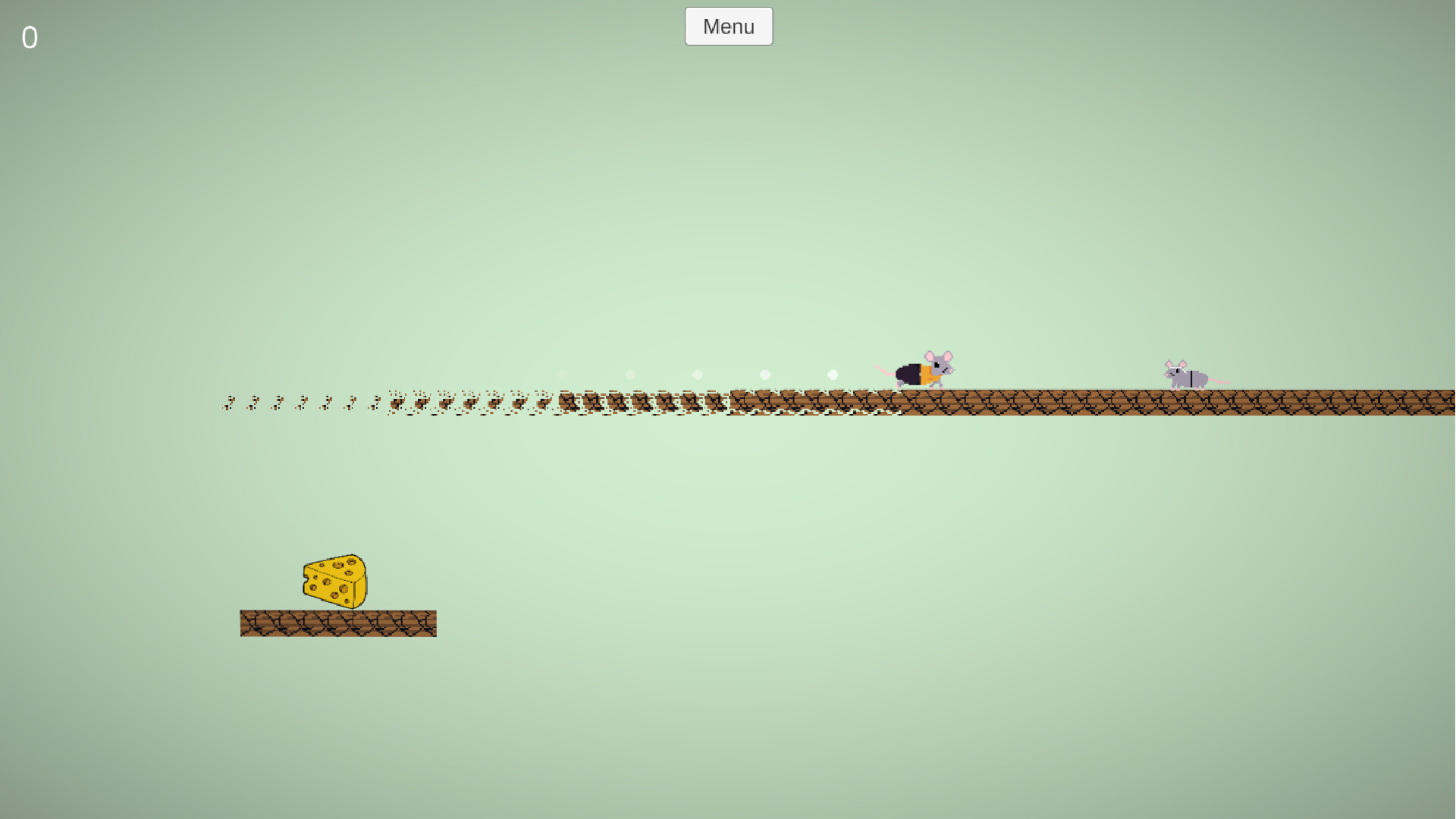Click the score counter showing 0
Viewport: 1456px width, 819px height.
click(30, 37)
